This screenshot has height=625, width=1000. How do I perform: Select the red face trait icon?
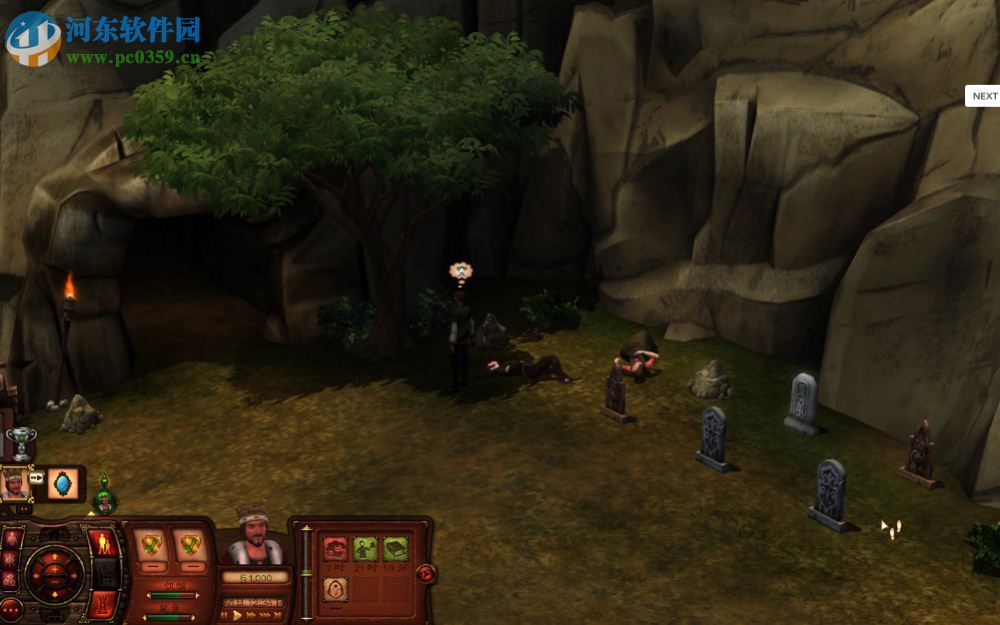coord(336,549)
